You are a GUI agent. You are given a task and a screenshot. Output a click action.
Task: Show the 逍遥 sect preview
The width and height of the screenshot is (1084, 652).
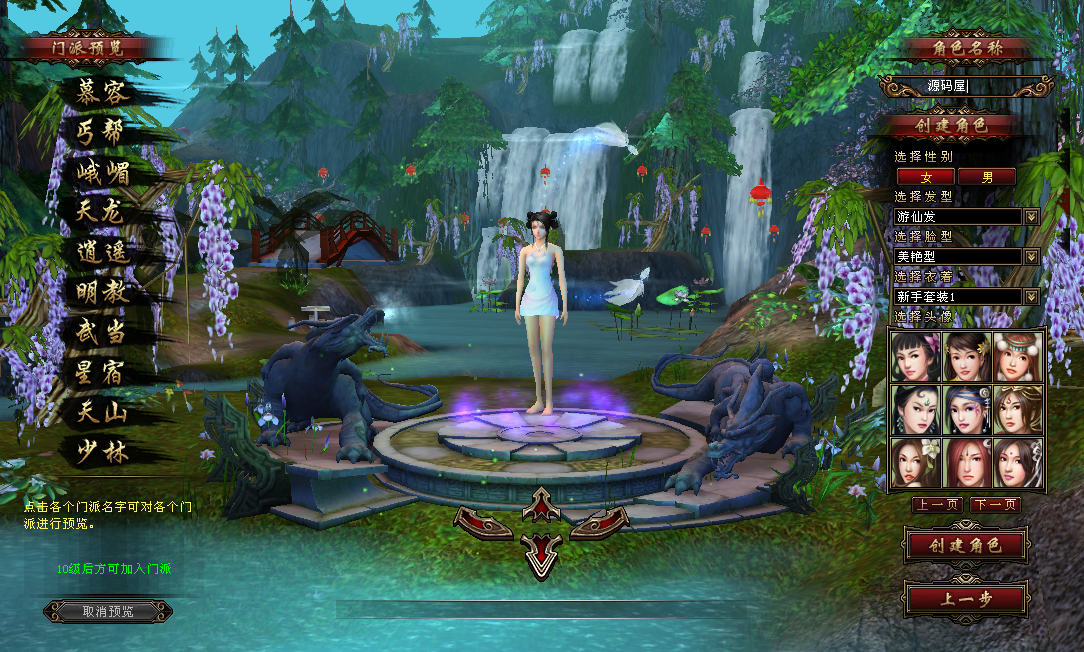102,252
